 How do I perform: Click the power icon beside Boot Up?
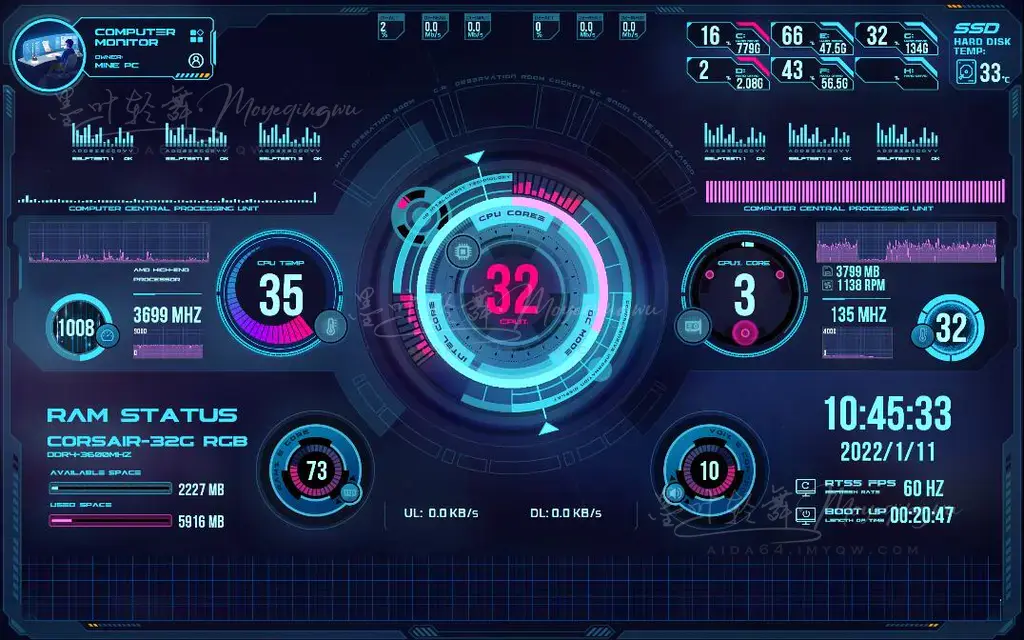point(806,515)
